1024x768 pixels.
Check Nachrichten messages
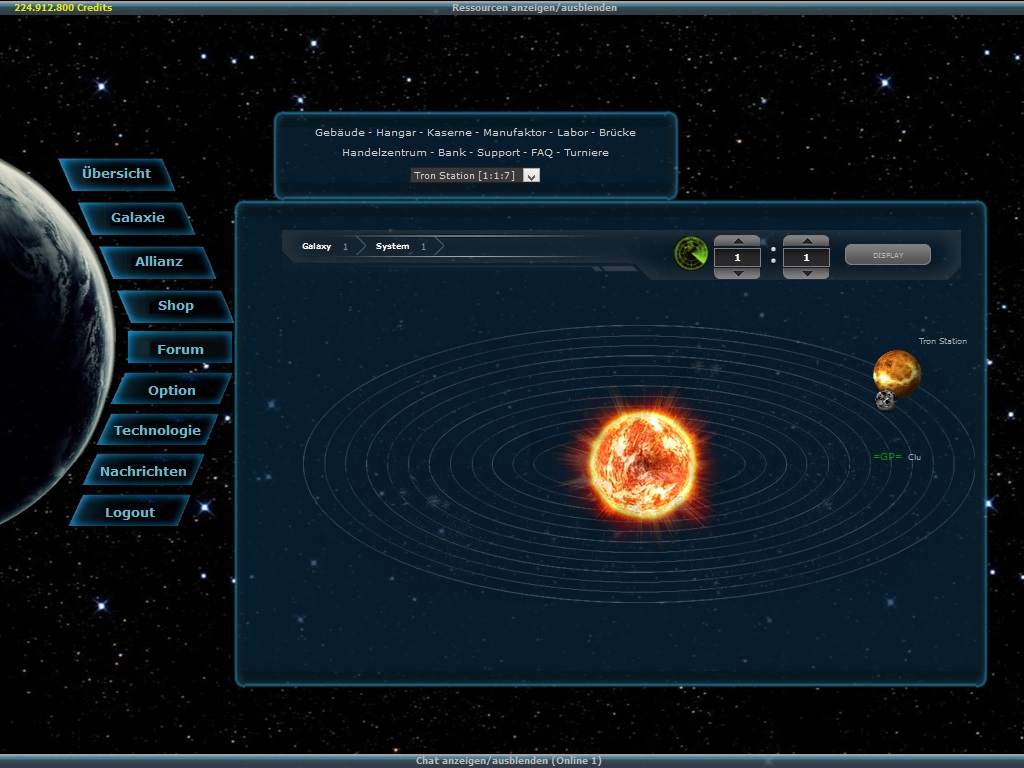(x=143, y=471)
